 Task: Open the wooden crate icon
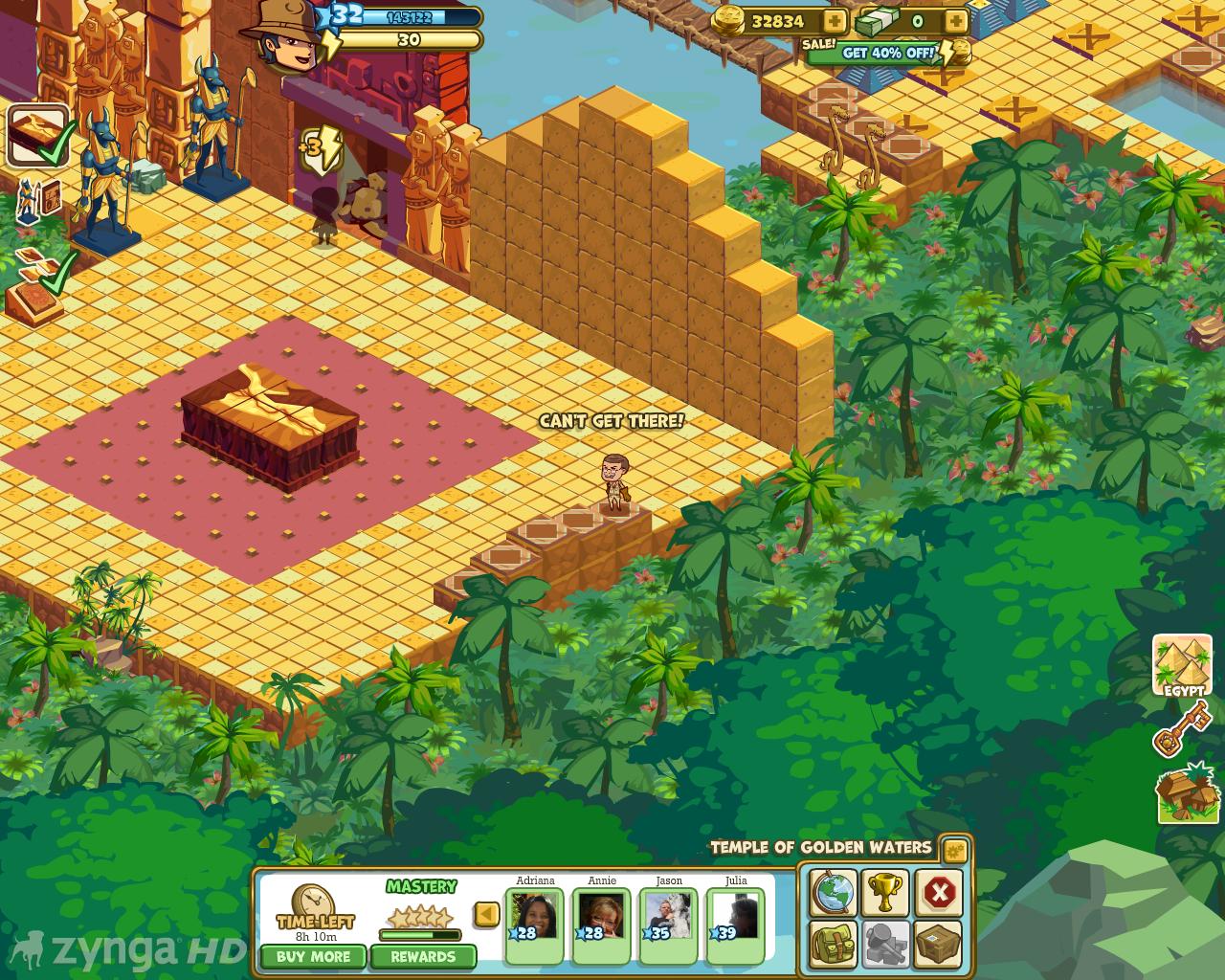point(939,945)
